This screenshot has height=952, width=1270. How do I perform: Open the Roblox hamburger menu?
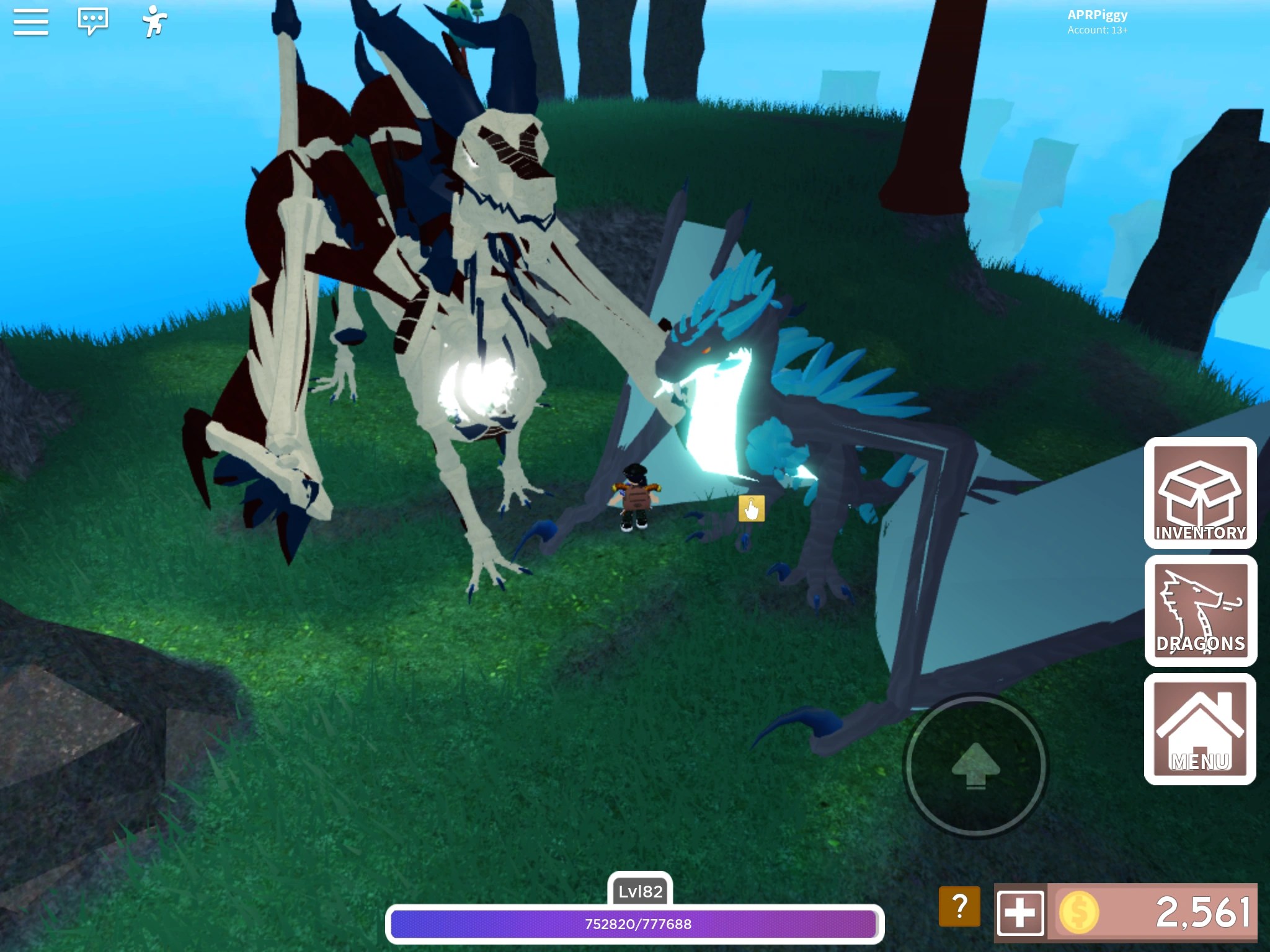click(30, 21)
